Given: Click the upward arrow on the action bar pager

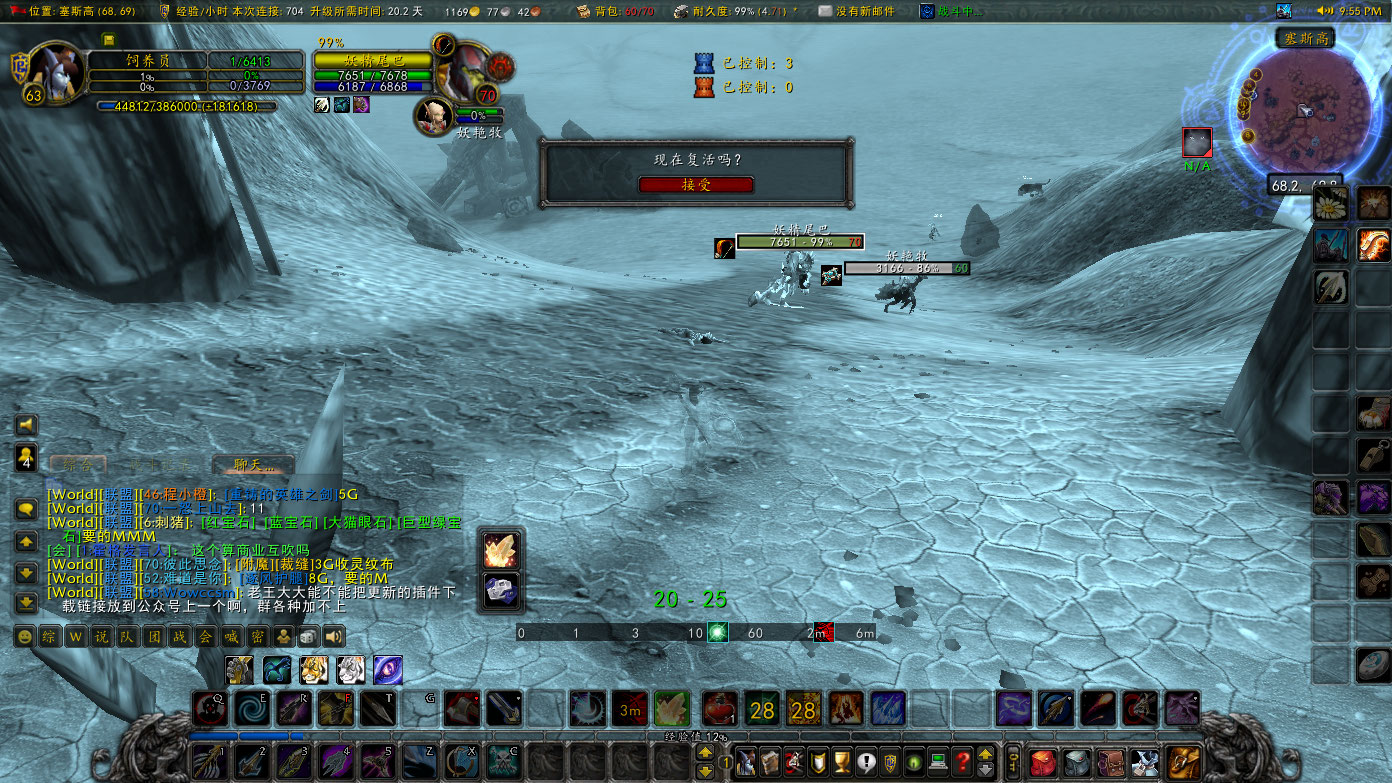Looking at the screenshot, I should (705, 752).
